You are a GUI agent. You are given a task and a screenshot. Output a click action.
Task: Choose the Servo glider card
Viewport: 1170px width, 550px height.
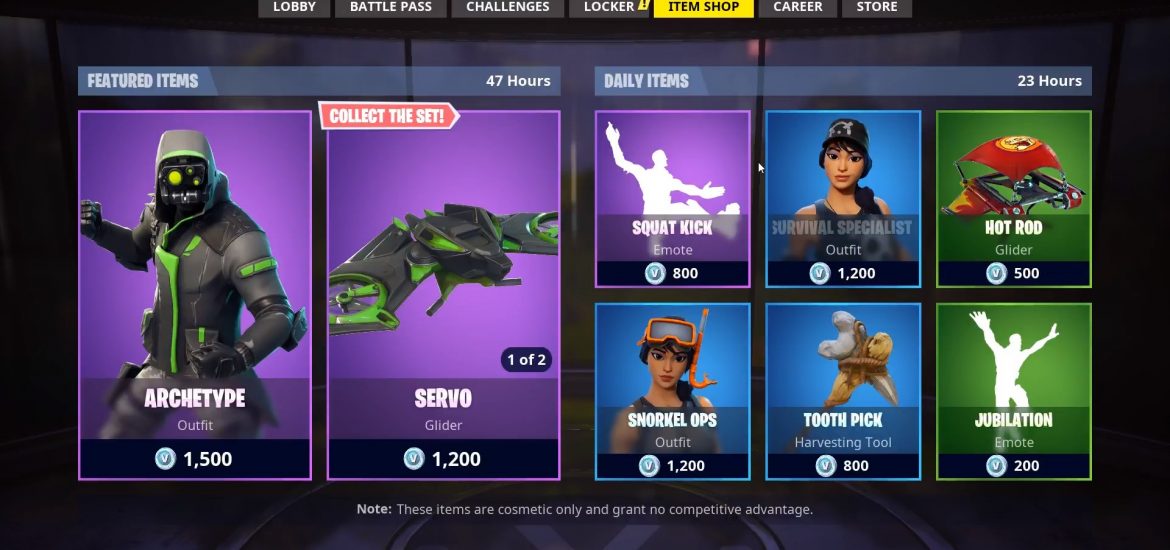[x=443, y=295]
